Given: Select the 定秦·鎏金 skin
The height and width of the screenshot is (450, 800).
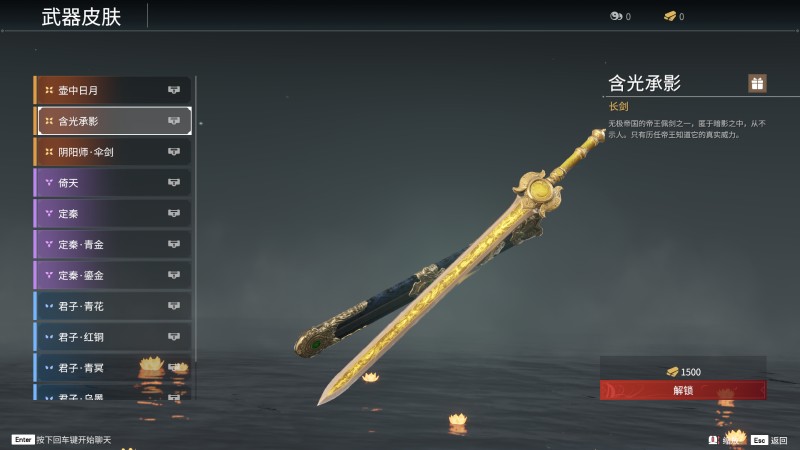Looking at the screenshot, I should tap(112, 275).
